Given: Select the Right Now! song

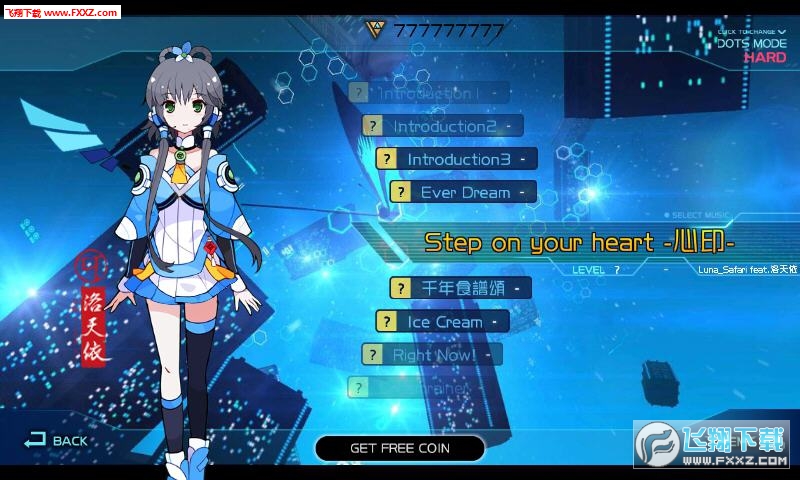Looking at the screenshot, I should click(x=432, y=355).
